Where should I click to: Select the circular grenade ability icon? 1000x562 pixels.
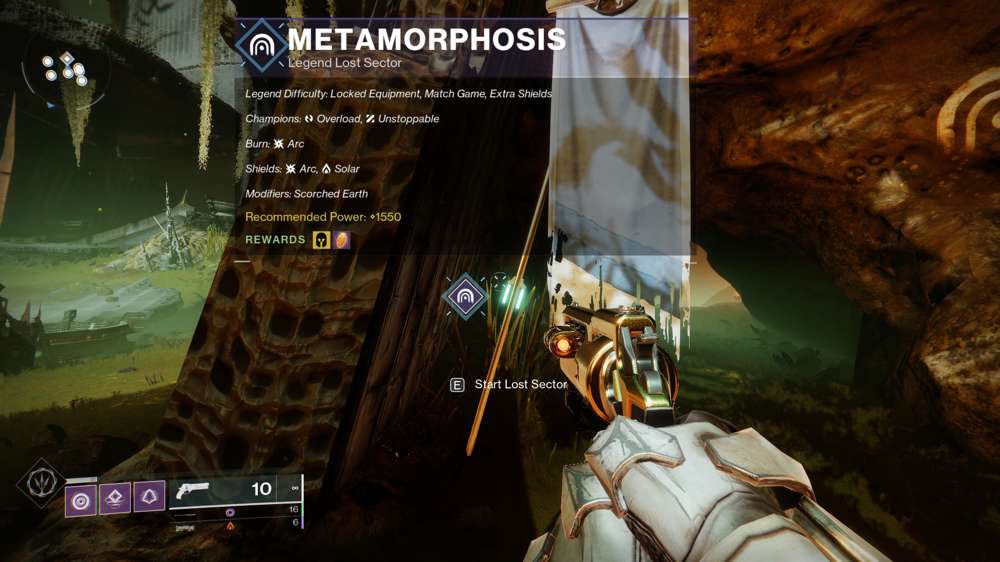[81, 499]
